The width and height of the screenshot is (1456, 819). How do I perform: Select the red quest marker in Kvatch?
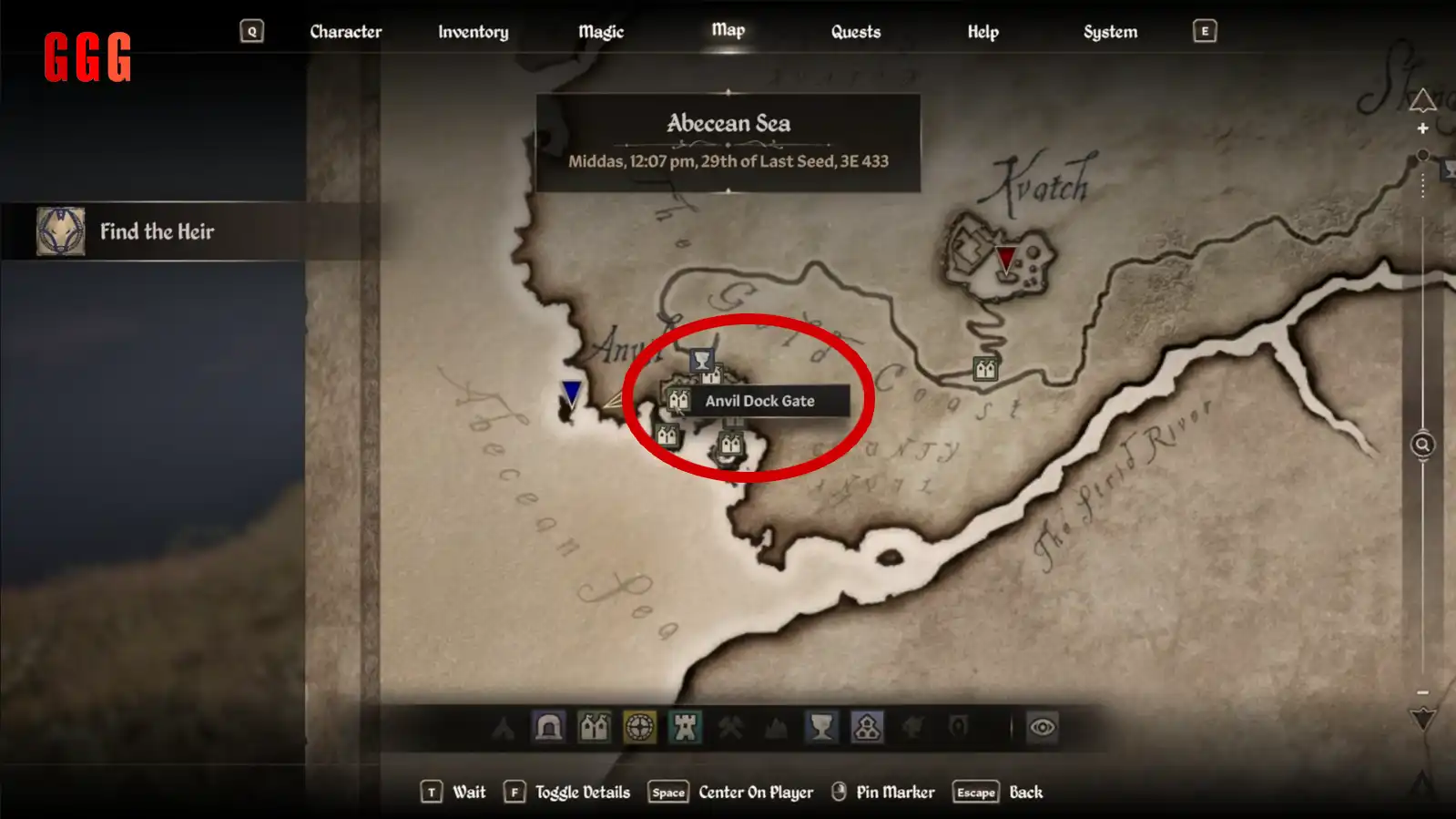1005,258
